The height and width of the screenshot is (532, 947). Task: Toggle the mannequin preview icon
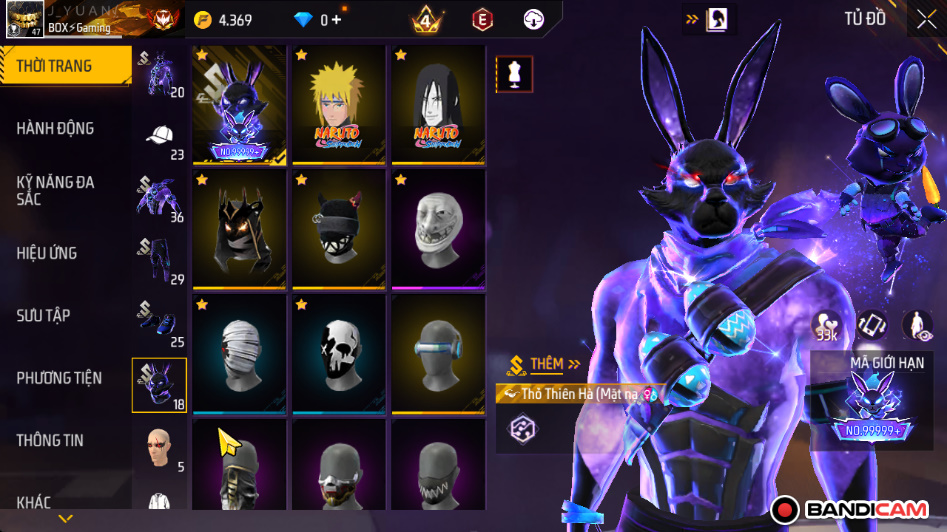(515, 74)
